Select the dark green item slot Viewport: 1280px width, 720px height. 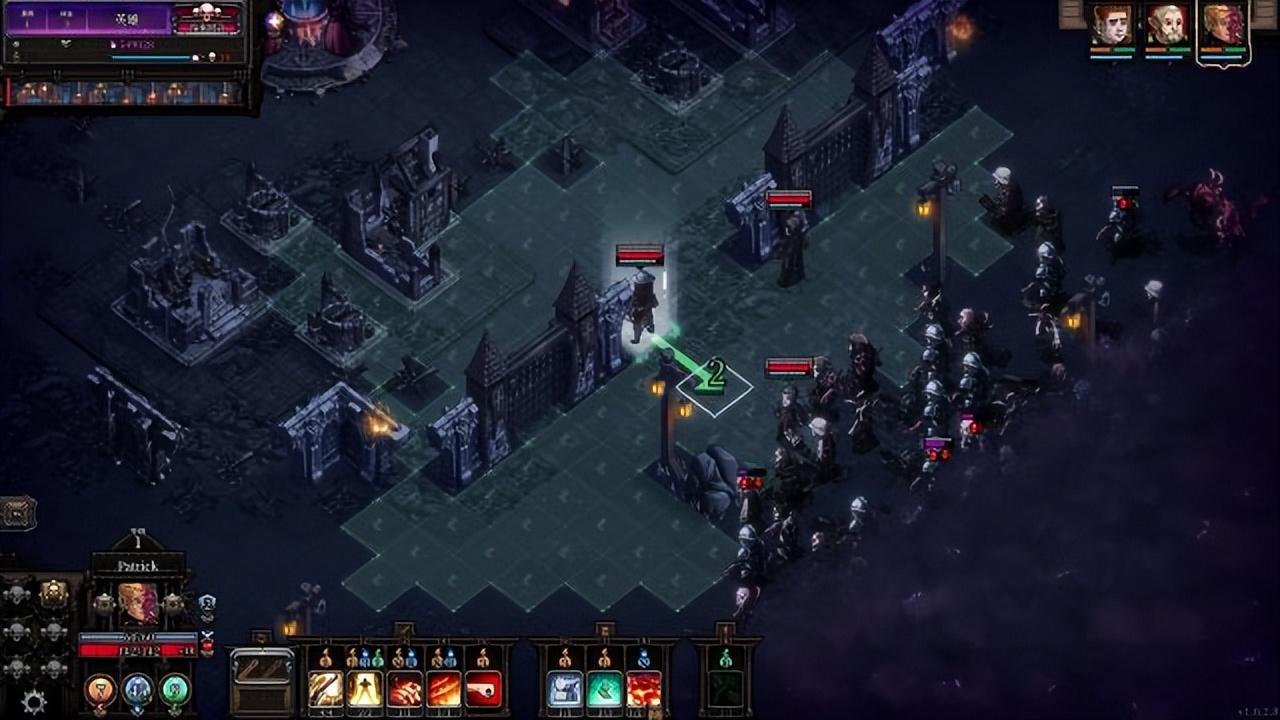[x=726, y=688]
